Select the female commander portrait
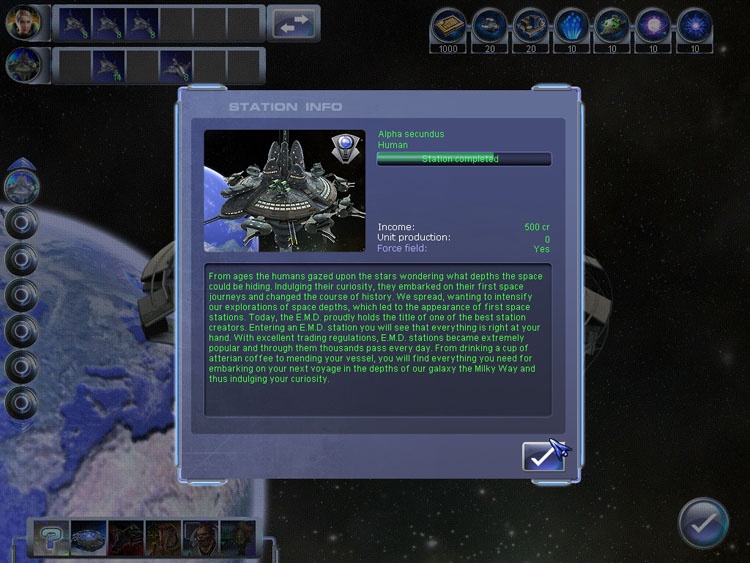This screenshot has width=750, height=563. point(22,22)
